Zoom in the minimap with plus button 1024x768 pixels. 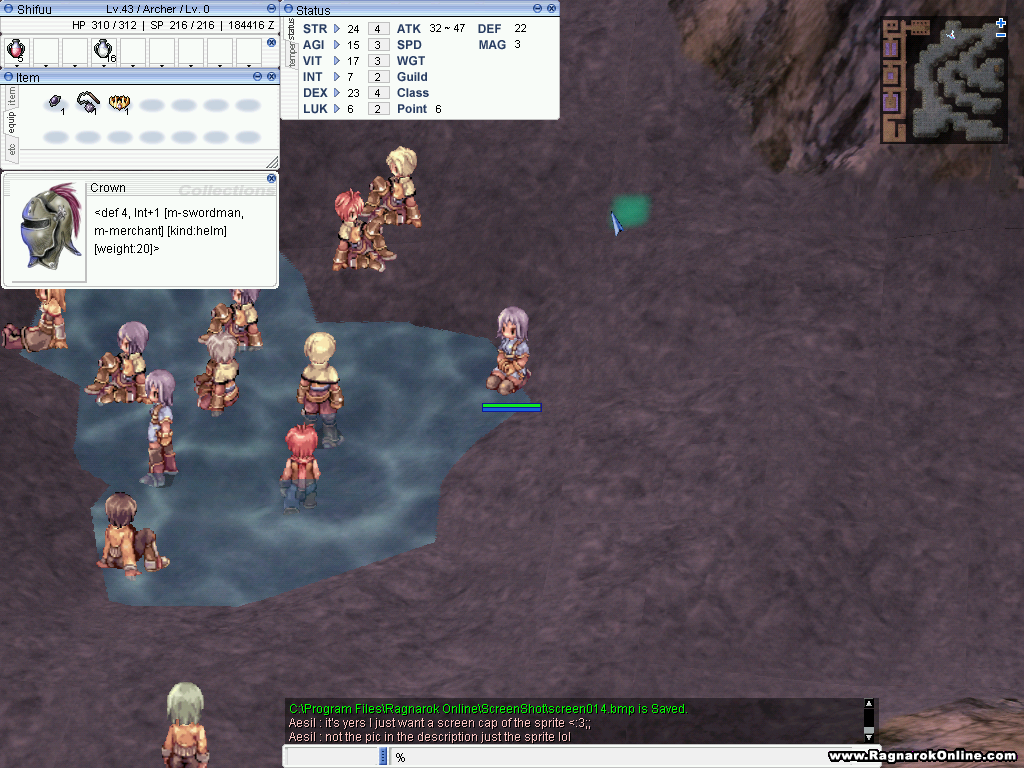point(1001,22)
